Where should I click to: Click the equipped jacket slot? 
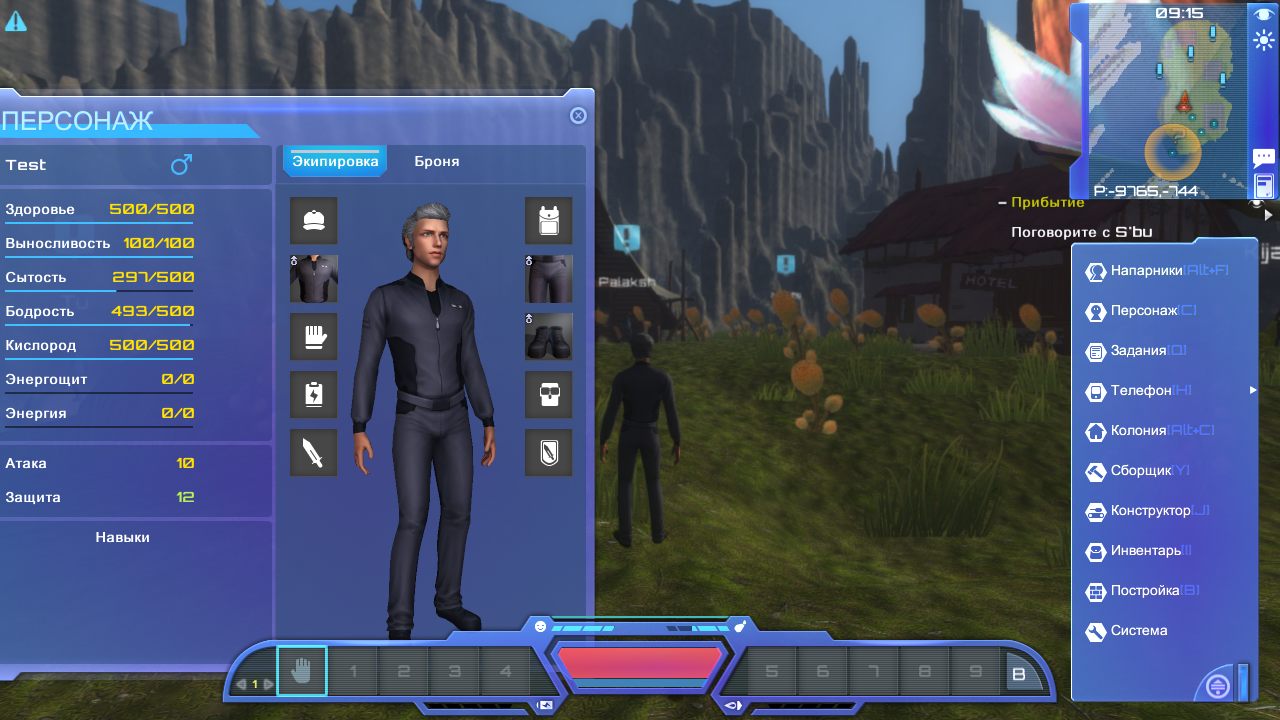point(314,279)
